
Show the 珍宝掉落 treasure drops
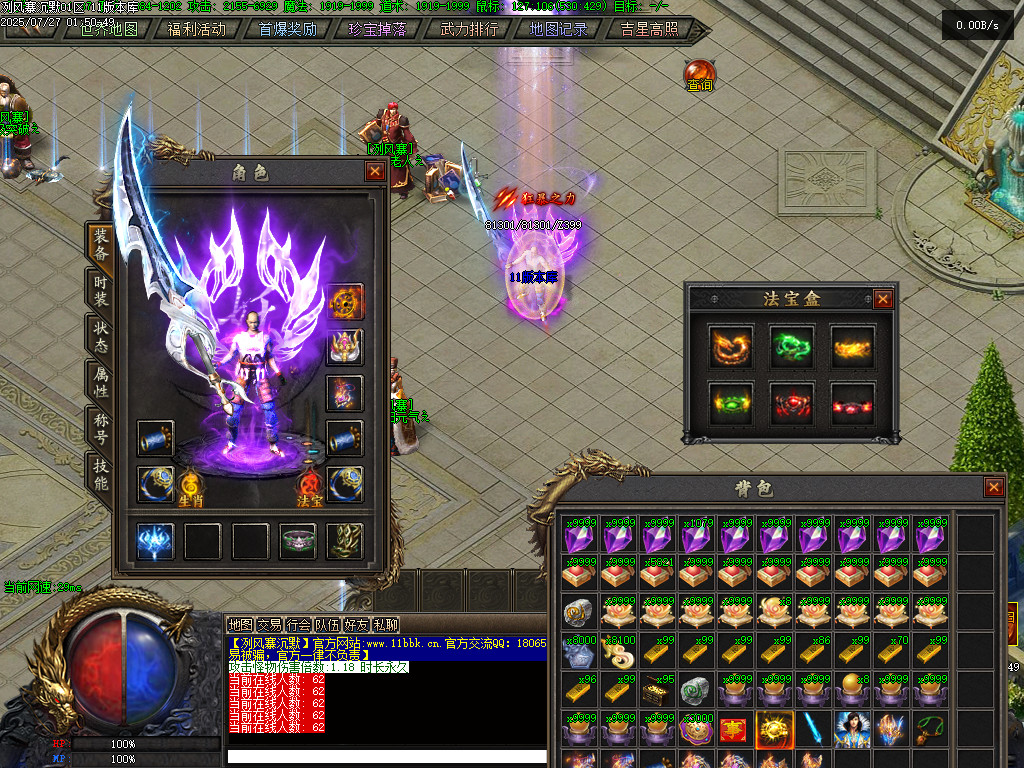coord(378,29)
